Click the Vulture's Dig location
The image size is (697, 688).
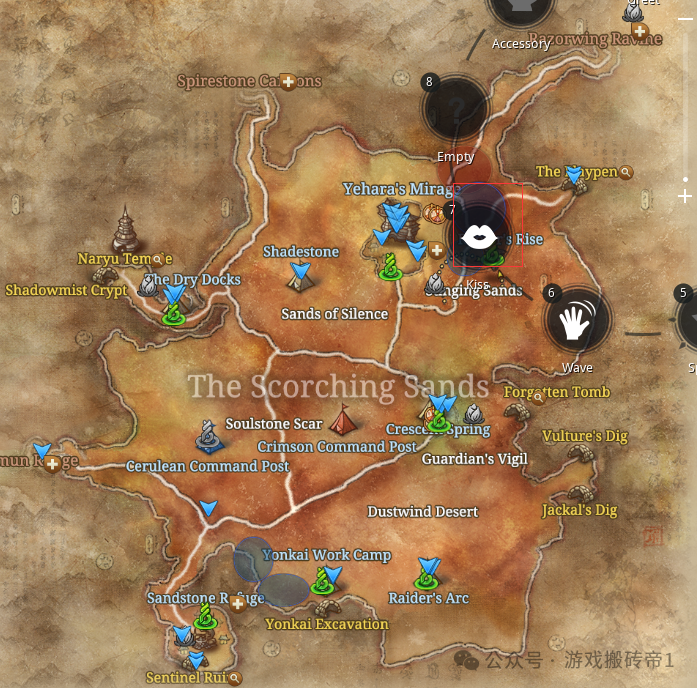click(584, 436)
